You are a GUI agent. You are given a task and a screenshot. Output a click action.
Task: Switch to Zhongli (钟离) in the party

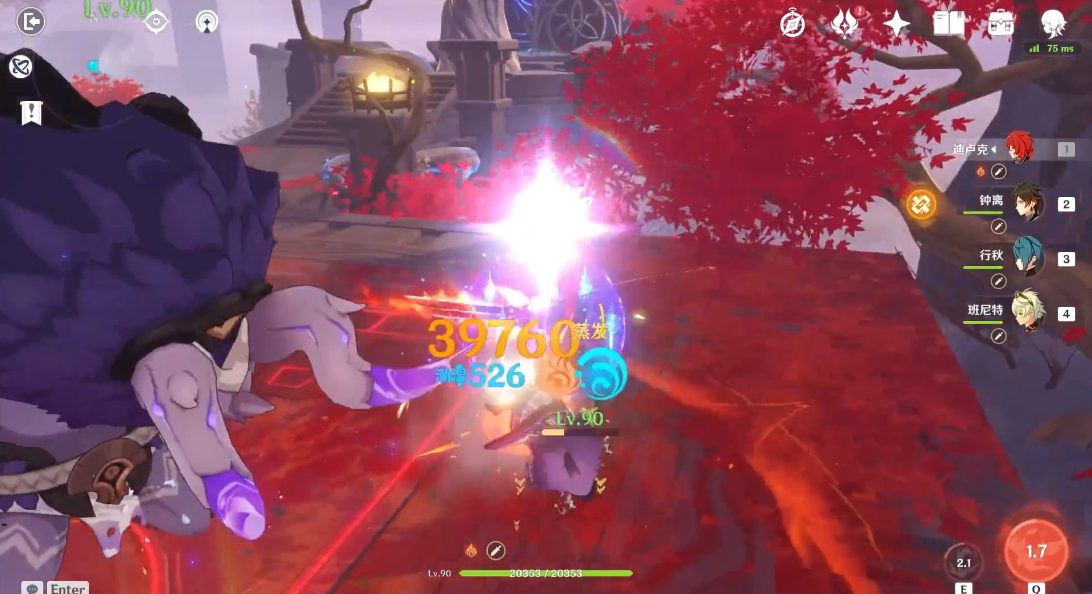tap(1028, 203)
